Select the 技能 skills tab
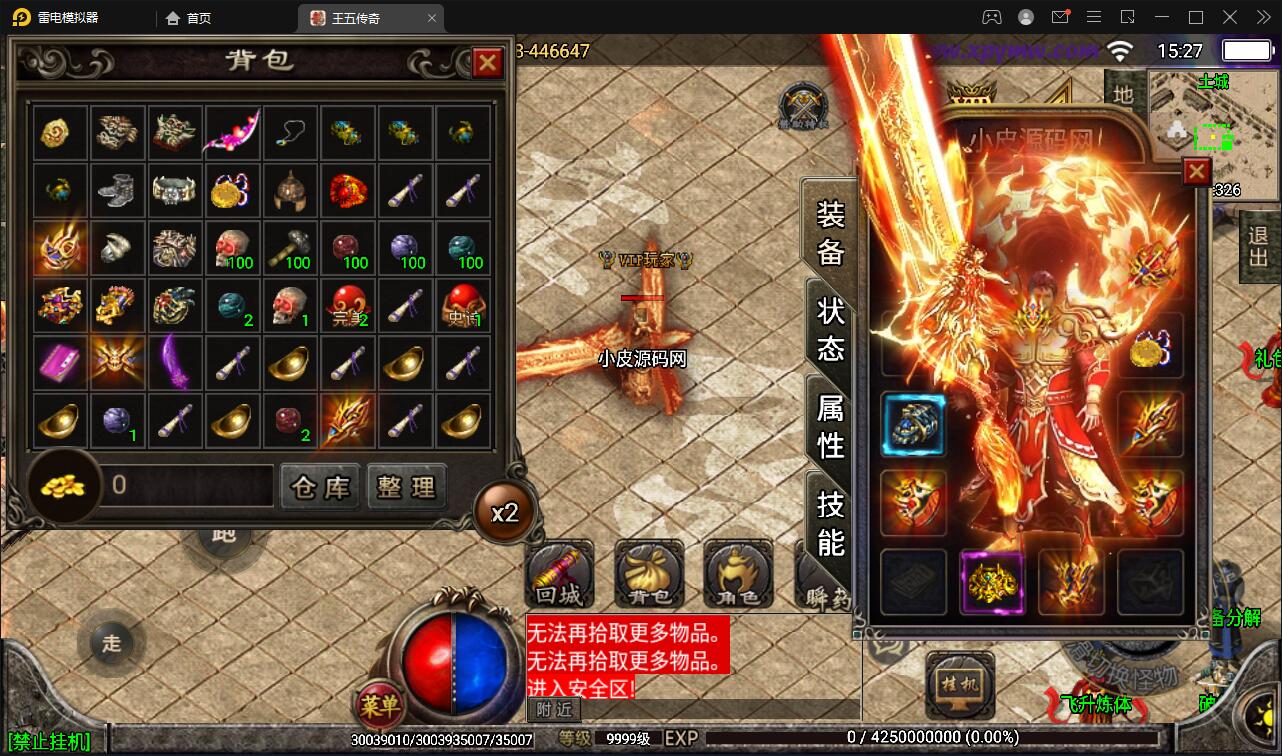Screen dimensions: 1282x756 (x=831, y=522)
